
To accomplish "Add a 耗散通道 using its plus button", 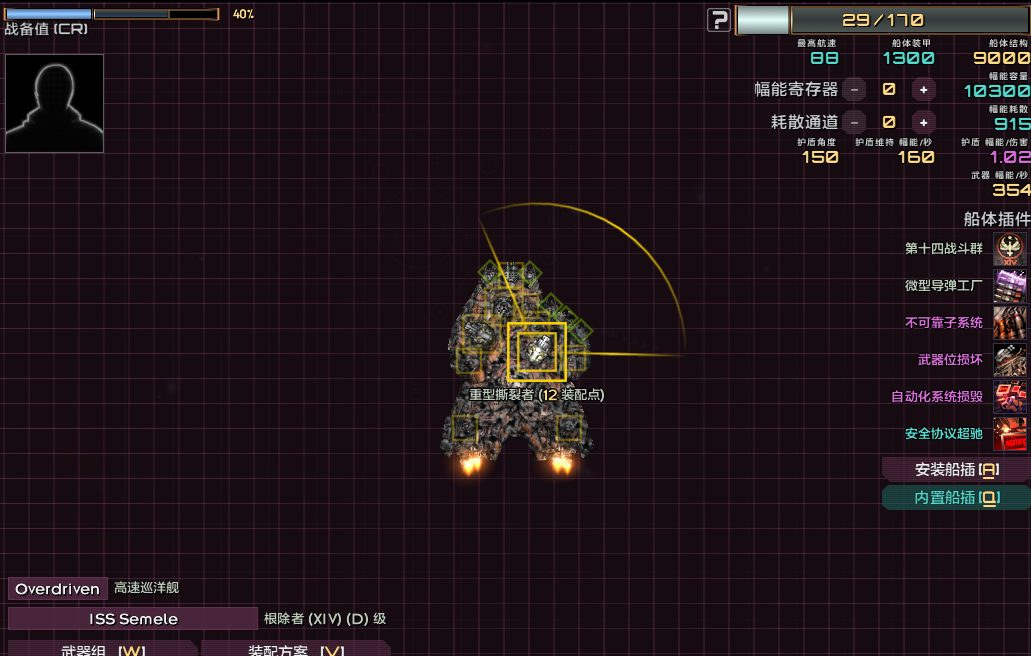I will coord(923,122).
